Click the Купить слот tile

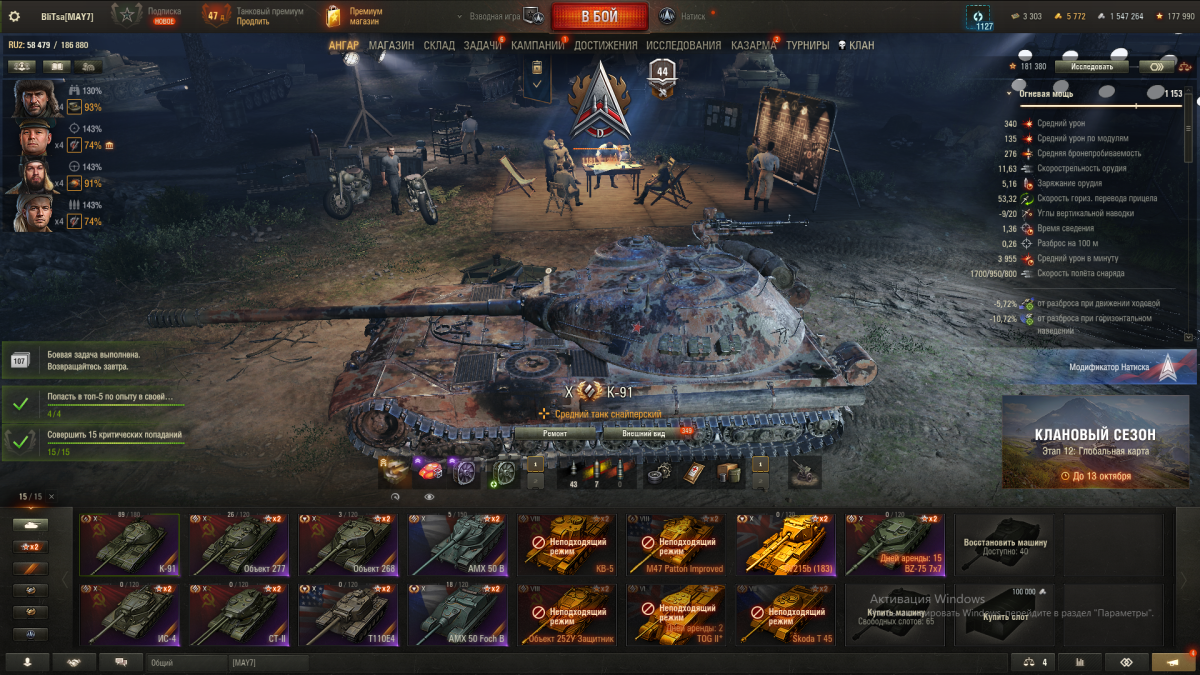click(1005, 614)
